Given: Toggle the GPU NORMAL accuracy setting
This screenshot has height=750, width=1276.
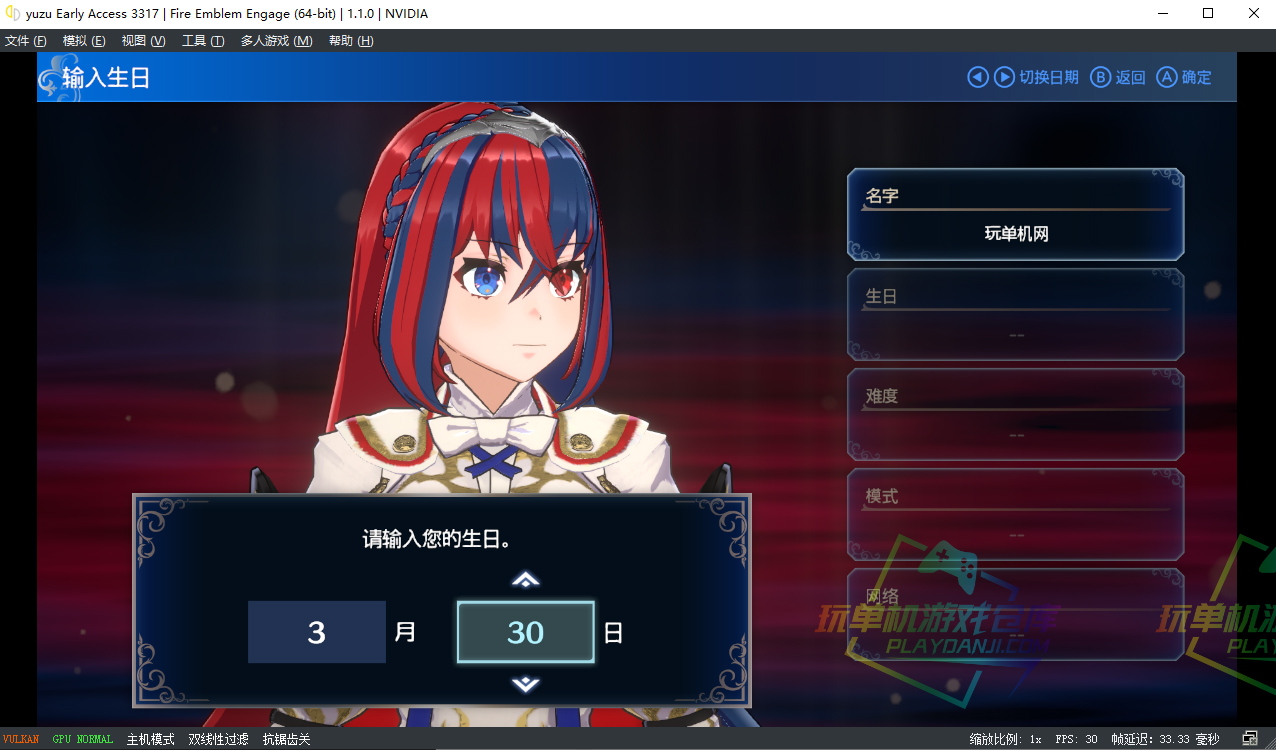Looking at the screenshot, I should (83, 740).
